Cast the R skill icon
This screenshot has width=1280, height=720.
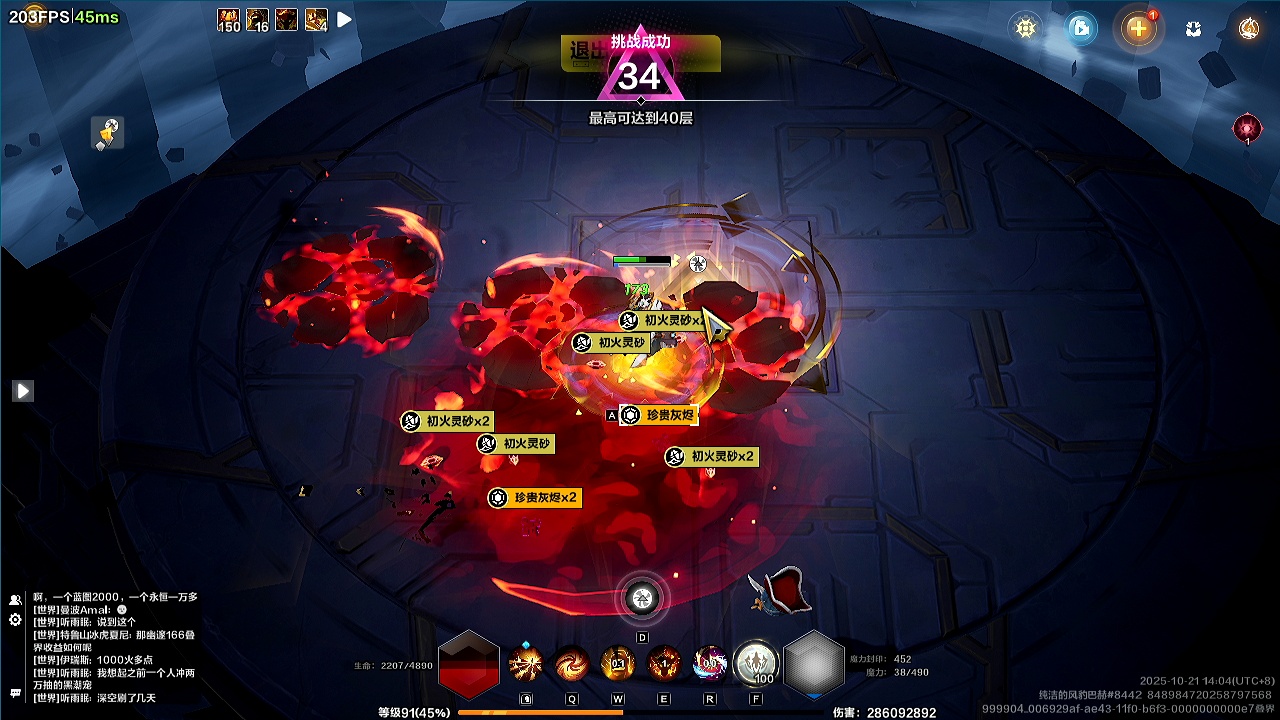tap(709, 663)
